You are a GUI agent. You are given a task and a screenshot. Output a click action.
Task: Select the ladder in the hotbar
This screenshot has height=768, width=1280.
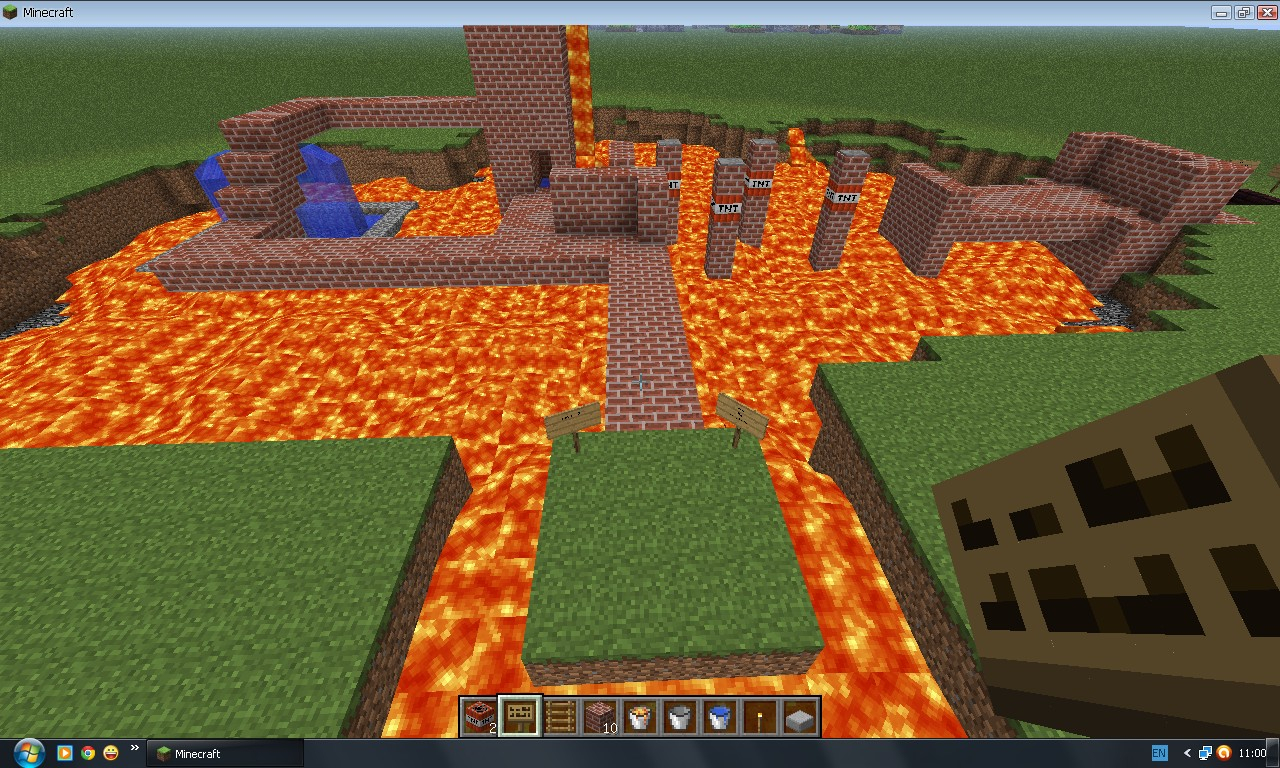[x=559, y=717]
